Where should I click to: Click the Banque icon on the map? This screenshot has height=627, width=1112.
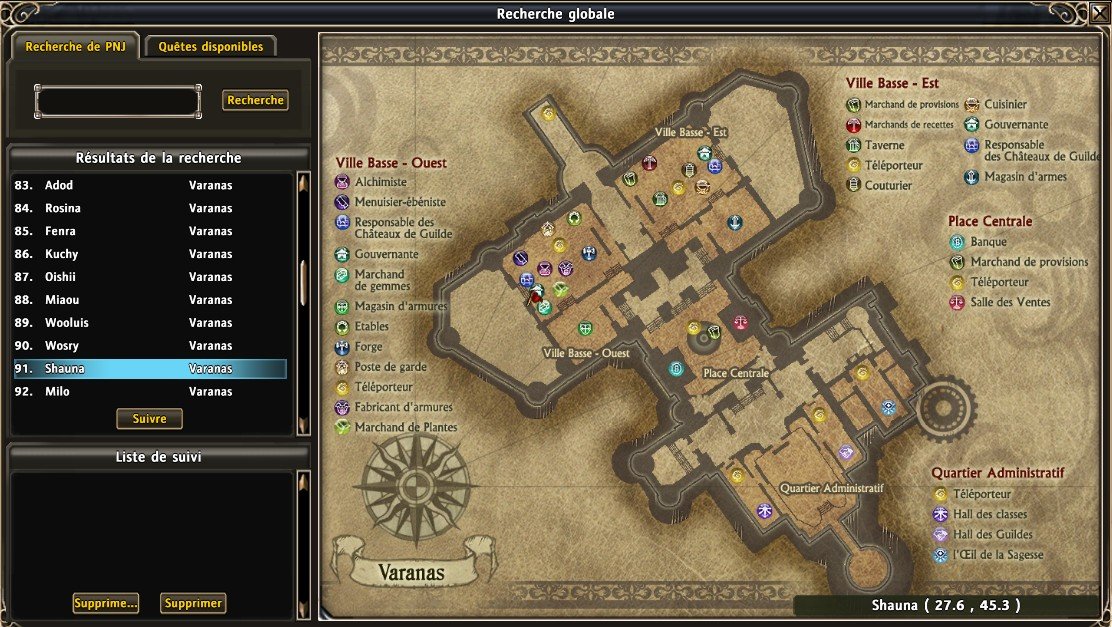point(676,369)
